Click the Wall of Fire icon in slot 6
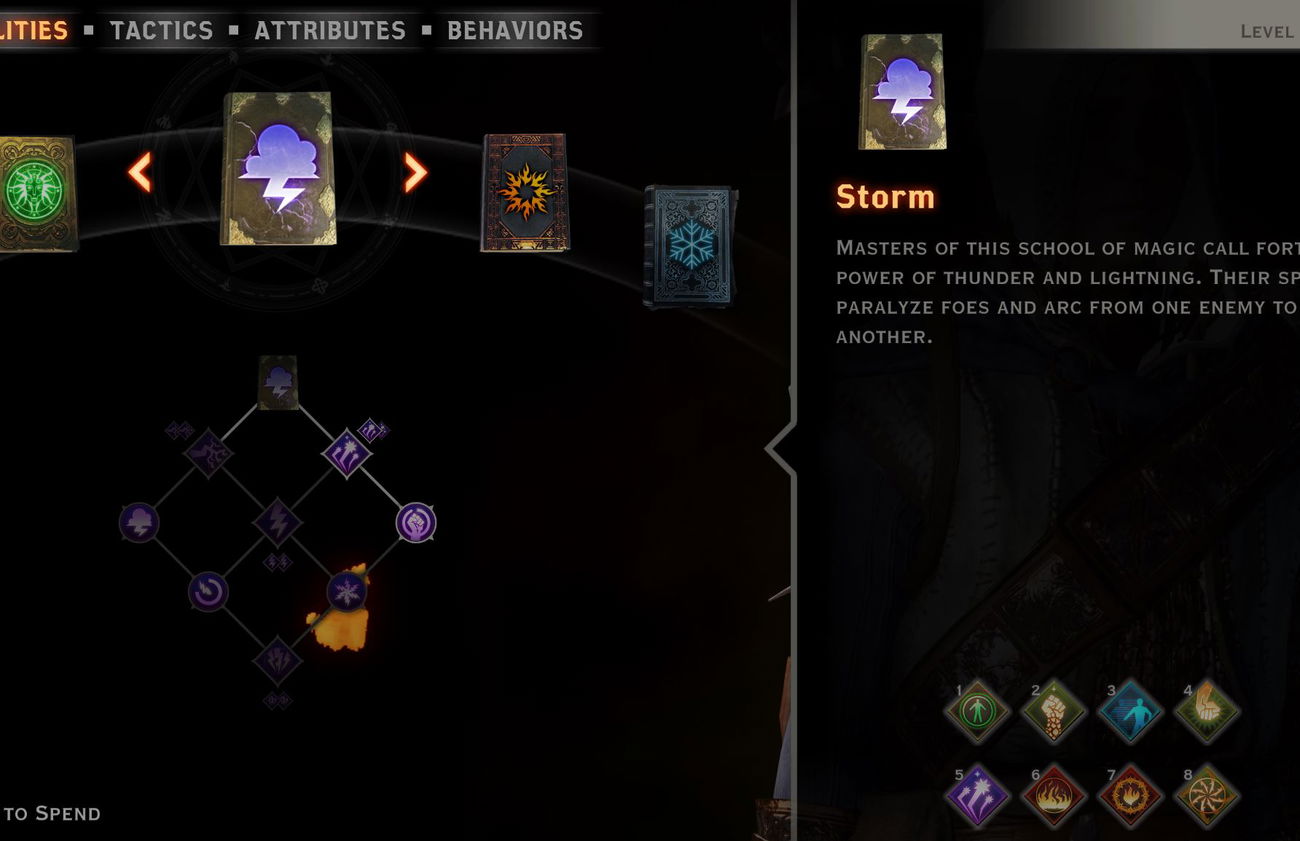The width and height of the screenshot is (1300, 841). coord(1052,797)
